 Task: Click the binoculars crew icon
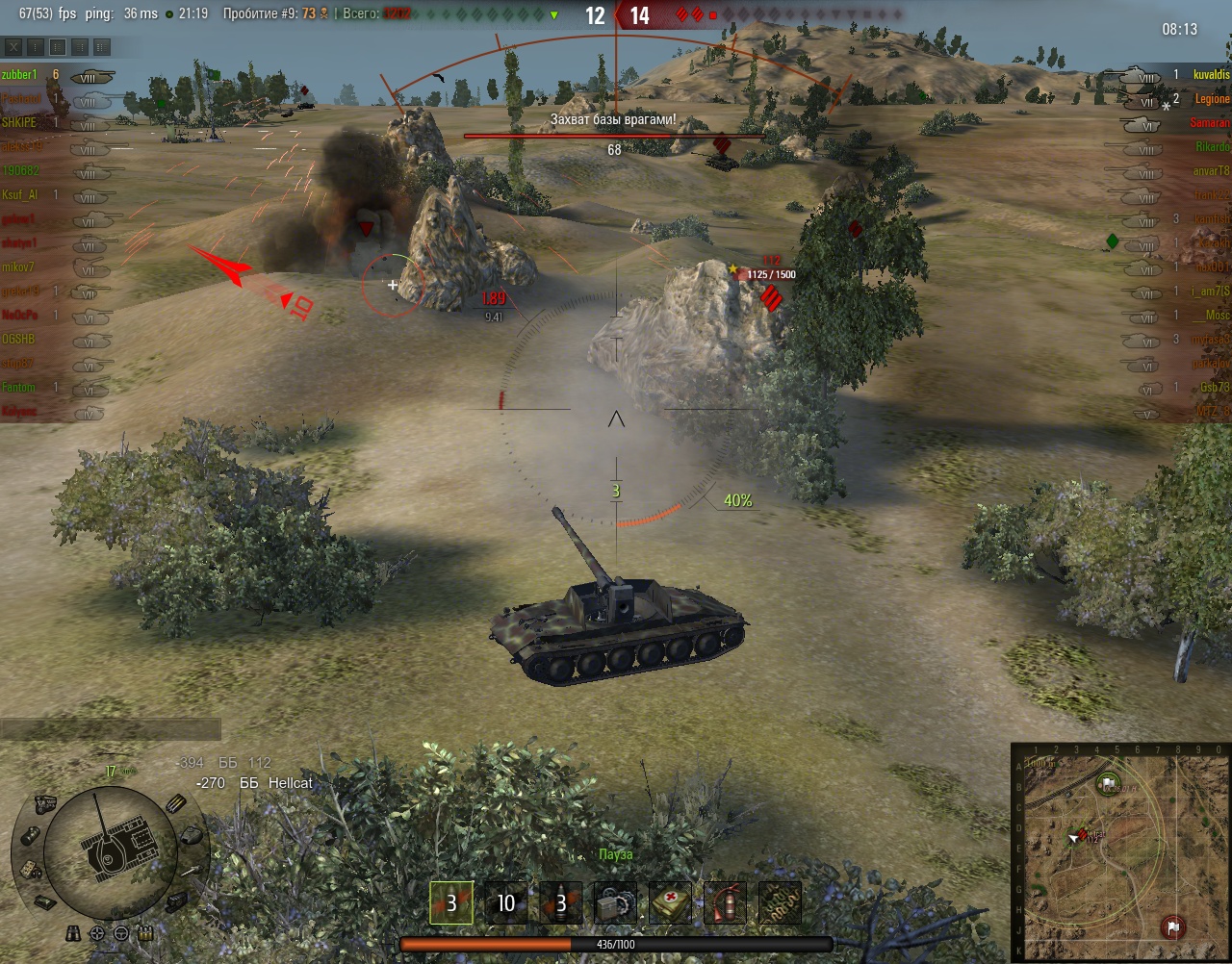(x=75, y=933)
